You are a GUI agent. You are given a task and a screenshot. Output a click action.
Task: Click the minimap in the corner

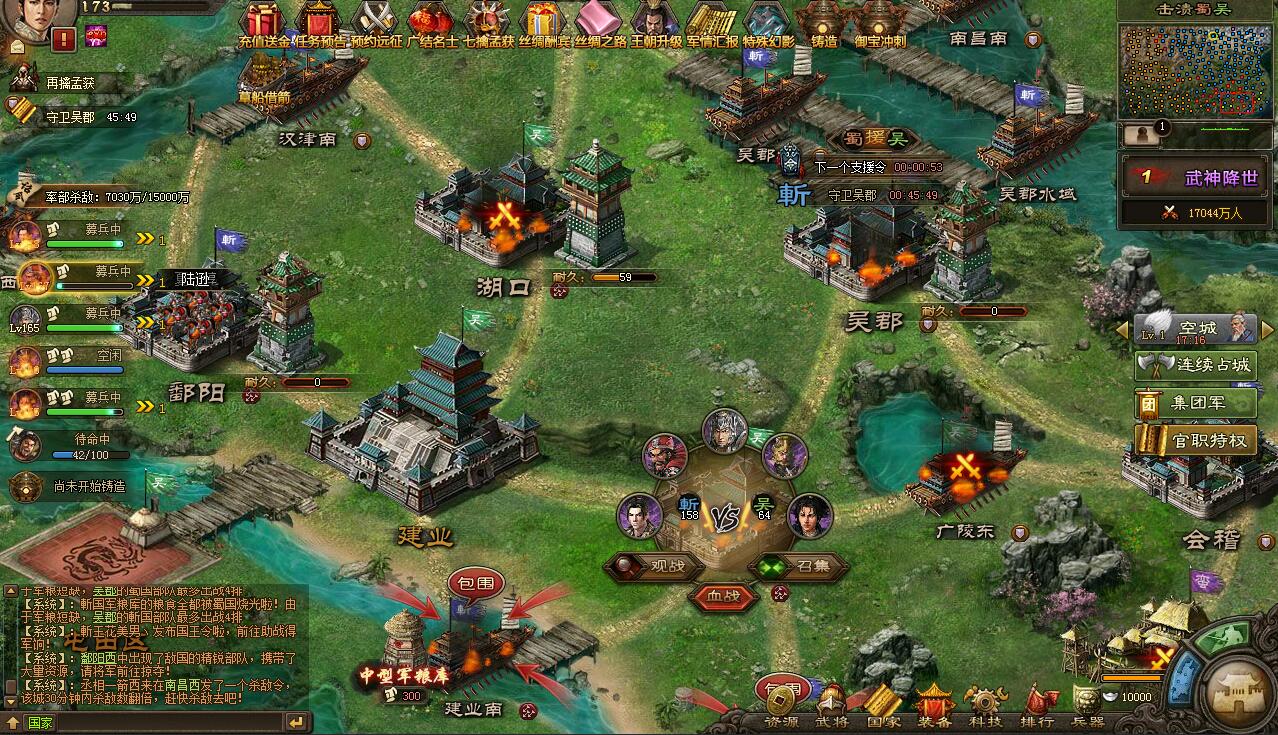[x=1194, y=70]
